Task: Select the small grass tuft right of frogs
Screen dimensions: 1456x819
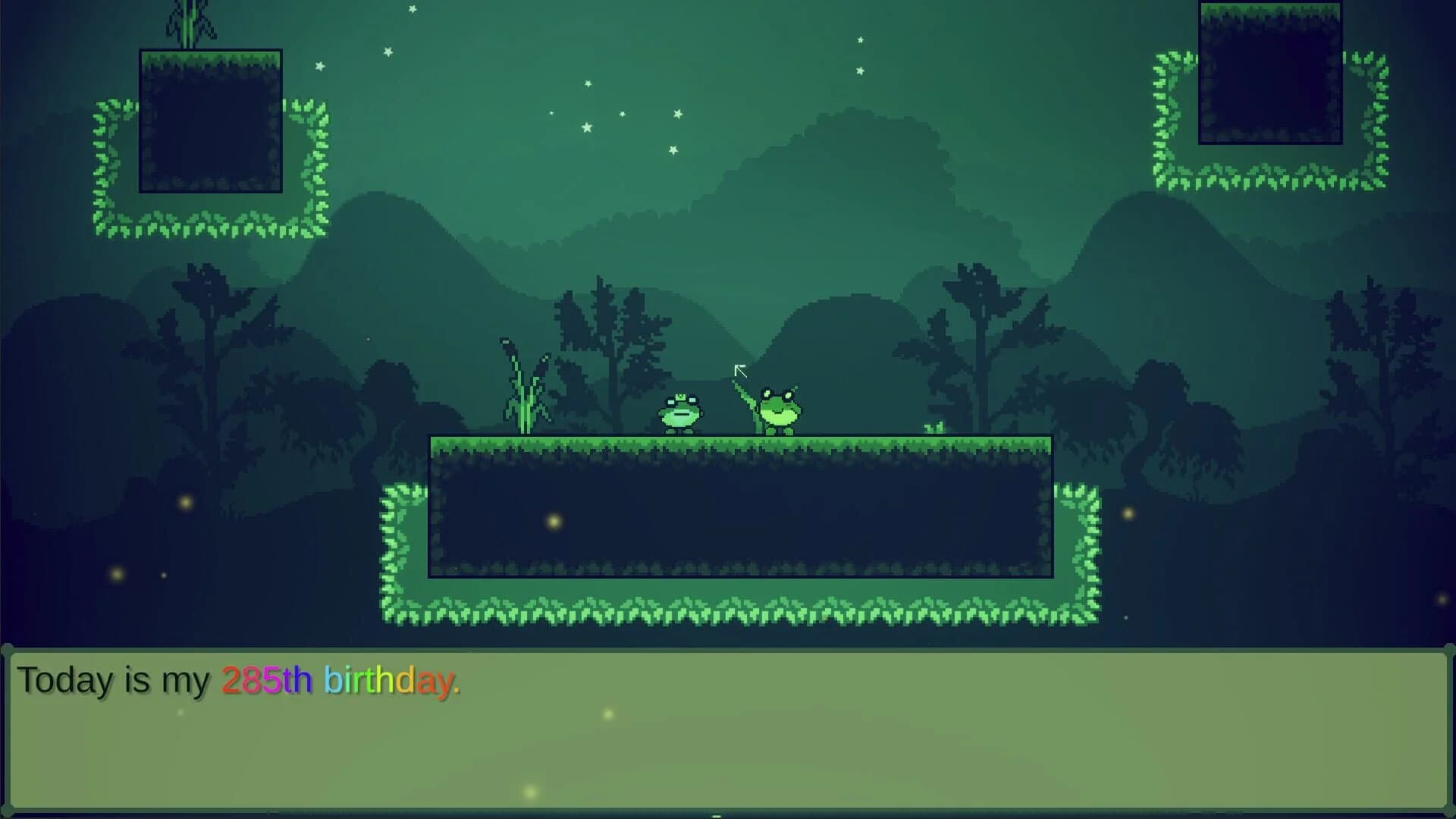Action: [x=933, y=428]
